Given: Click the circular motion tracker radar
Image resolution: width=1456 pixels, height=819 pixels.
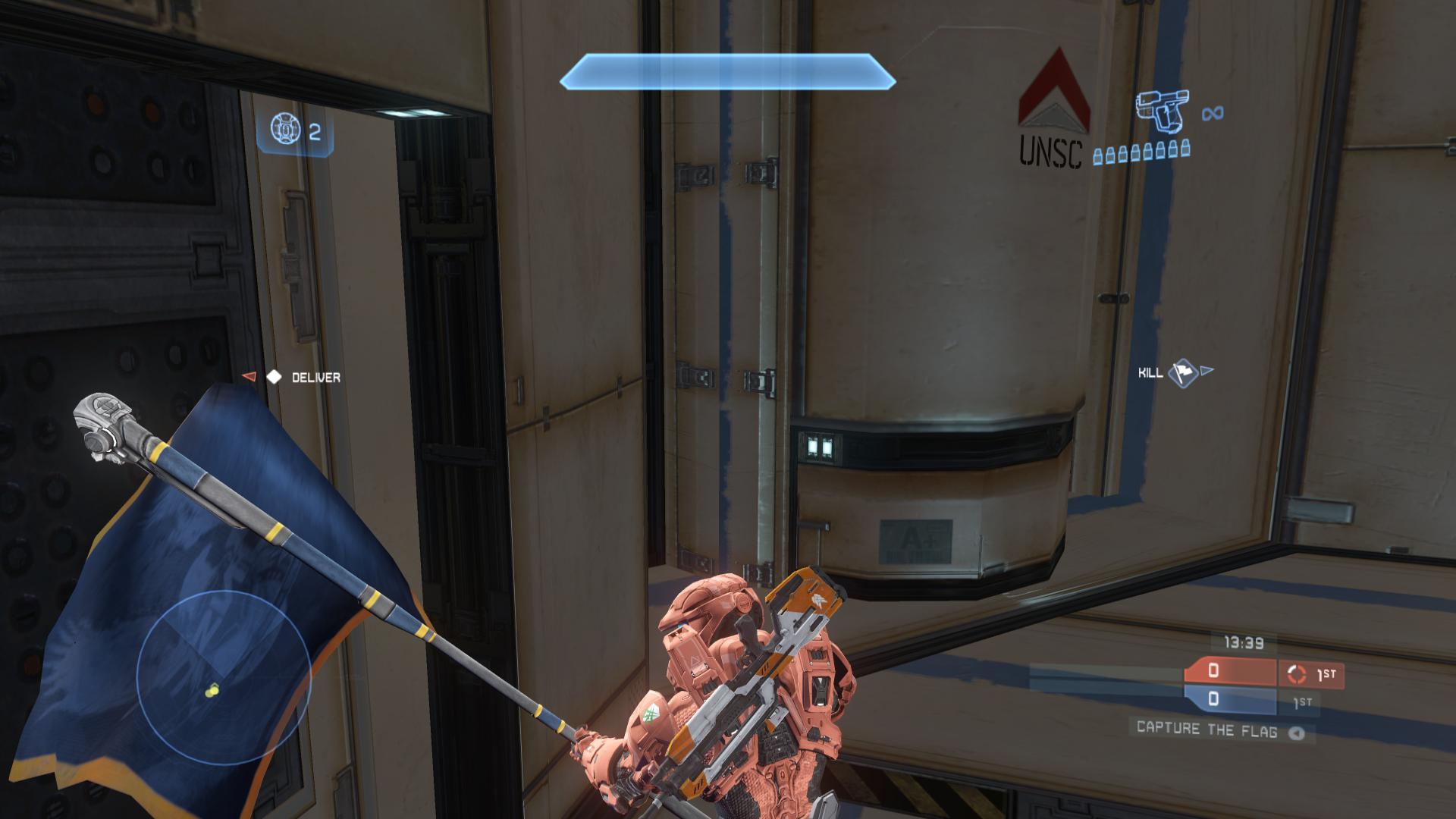Looking at the screenshot, I should pos(223,676).
